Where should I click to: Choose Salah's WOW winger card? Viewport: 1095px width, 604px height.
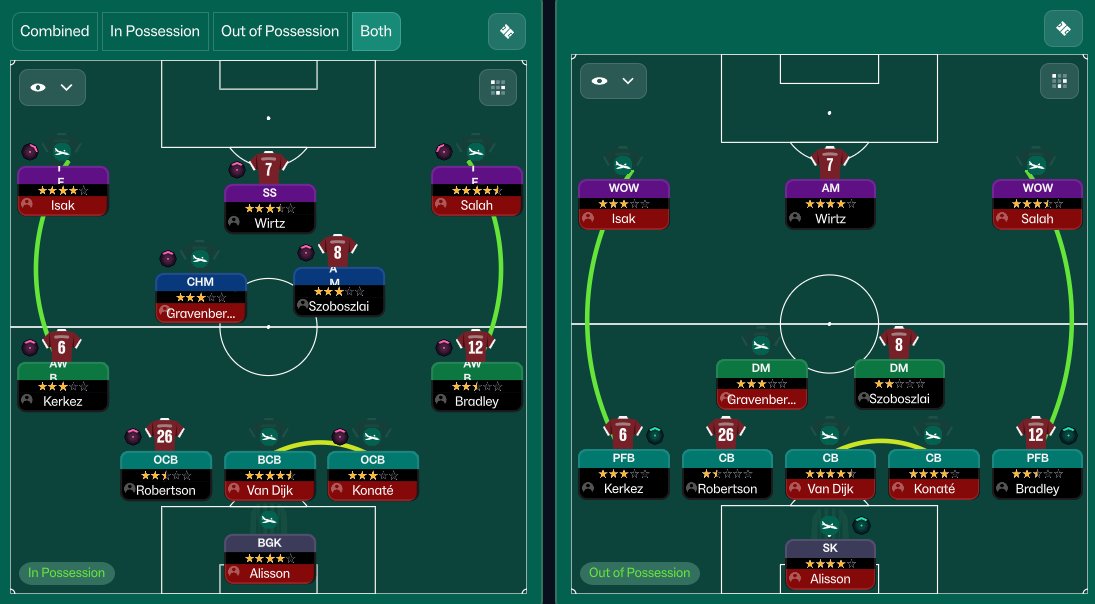[1037, 203]
